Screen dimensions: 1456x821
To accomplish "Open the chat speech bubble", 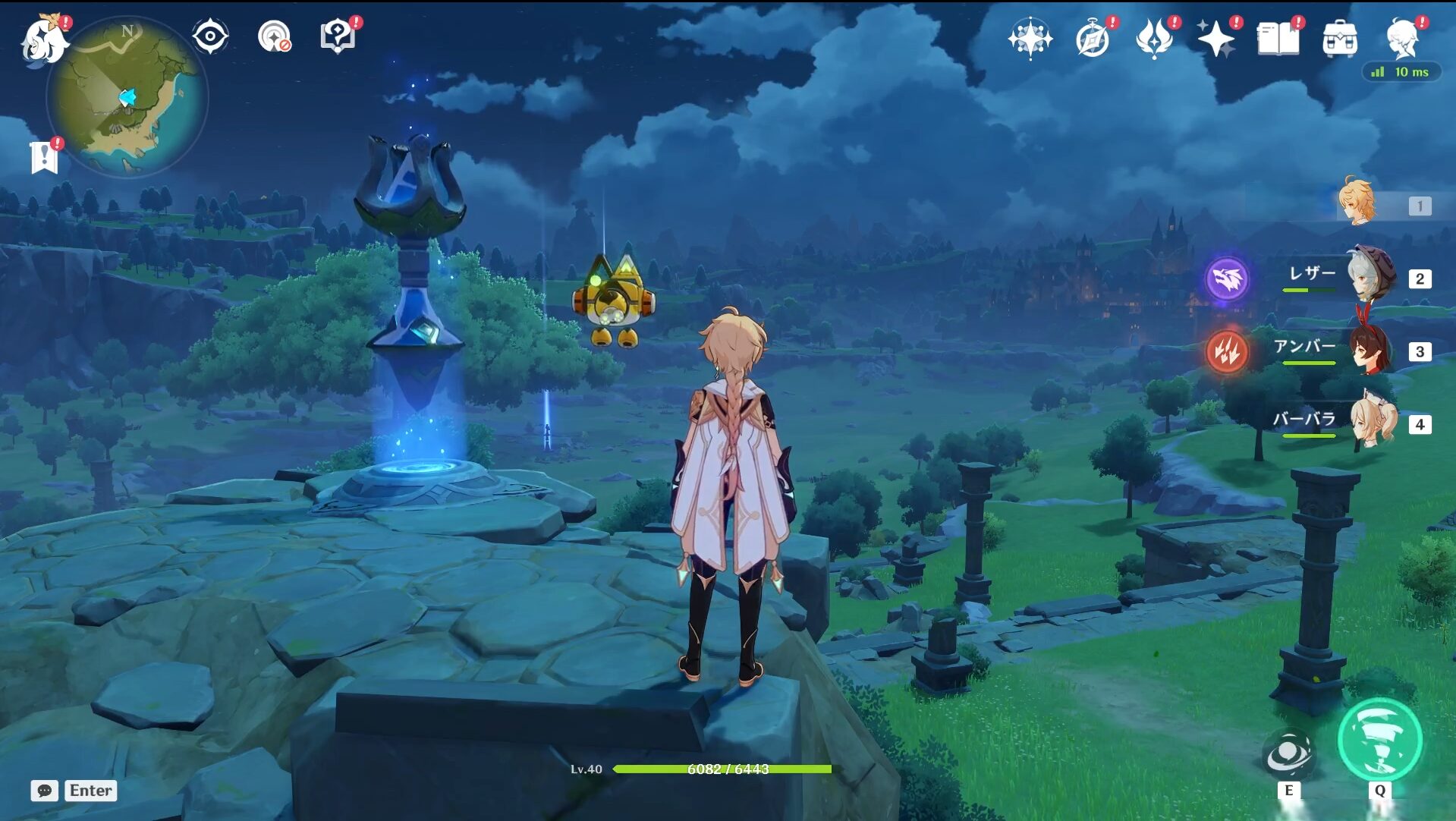I will coord(45,791).
